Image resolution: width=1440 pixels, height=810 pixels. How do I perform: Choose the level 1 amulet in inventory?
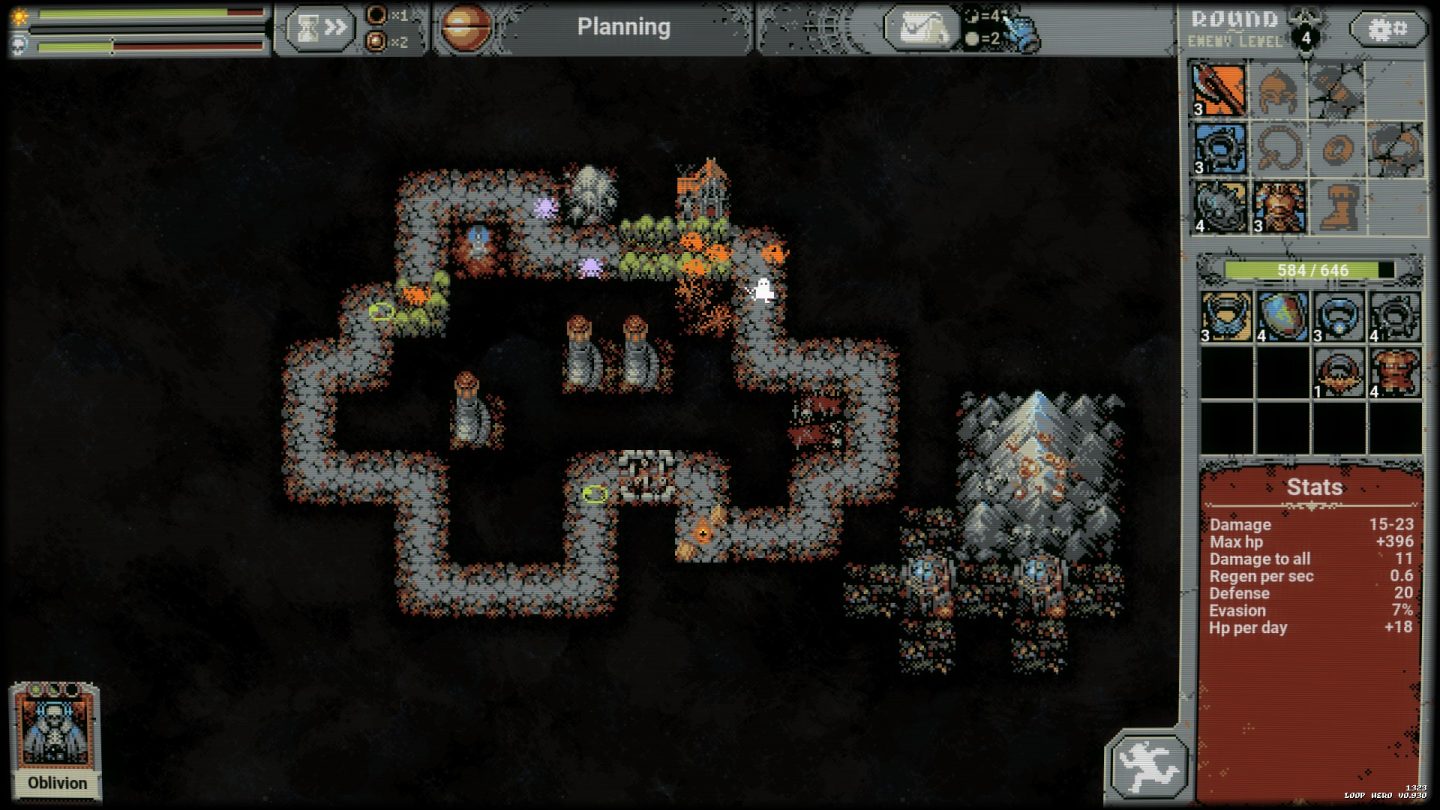[x=1339, y=372]
